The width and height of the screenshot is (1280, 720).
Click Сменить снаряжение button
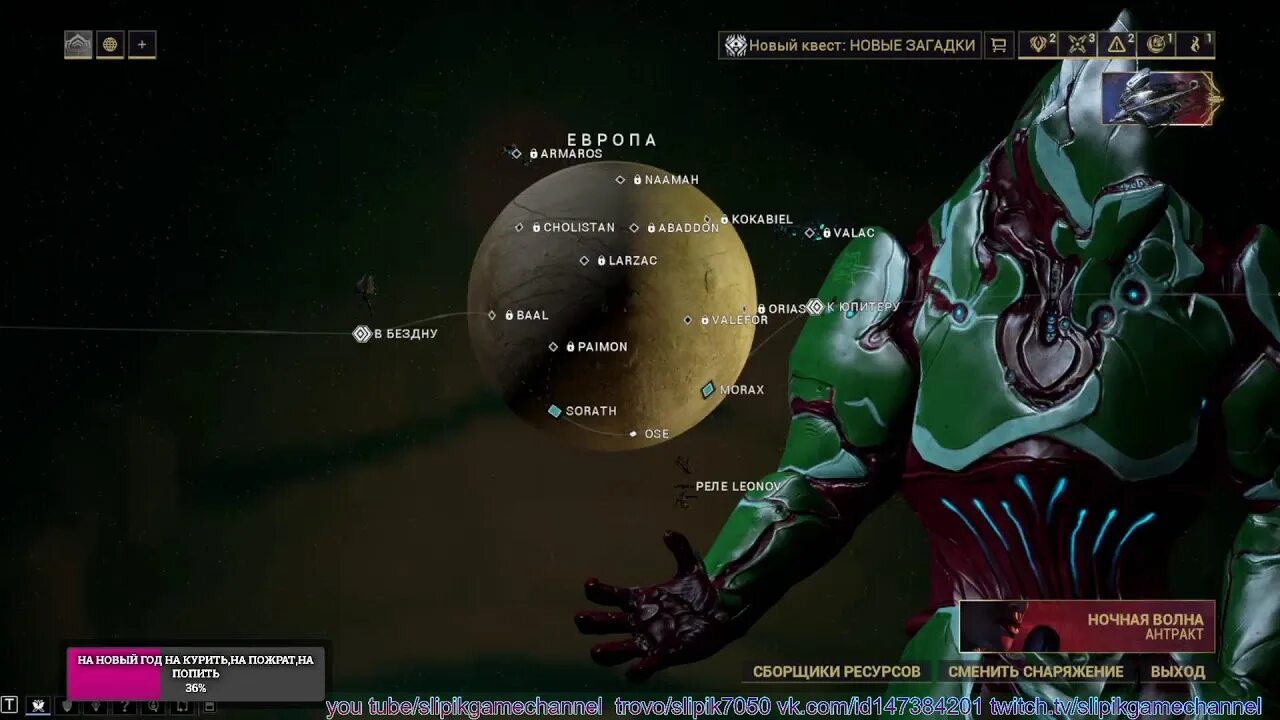pos(1035,672)
